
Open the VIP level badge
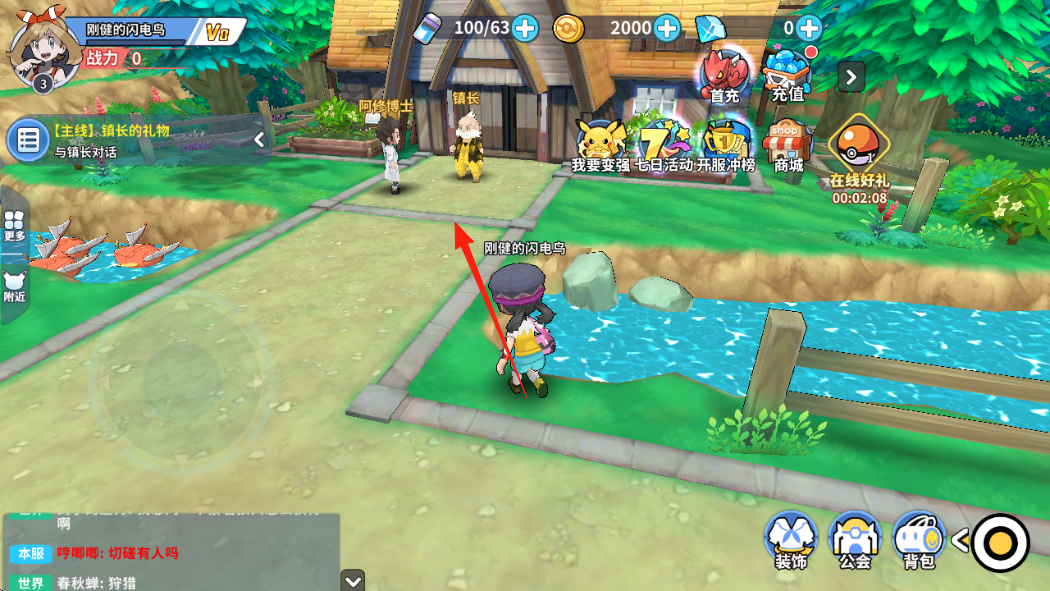tap(217, 32)
